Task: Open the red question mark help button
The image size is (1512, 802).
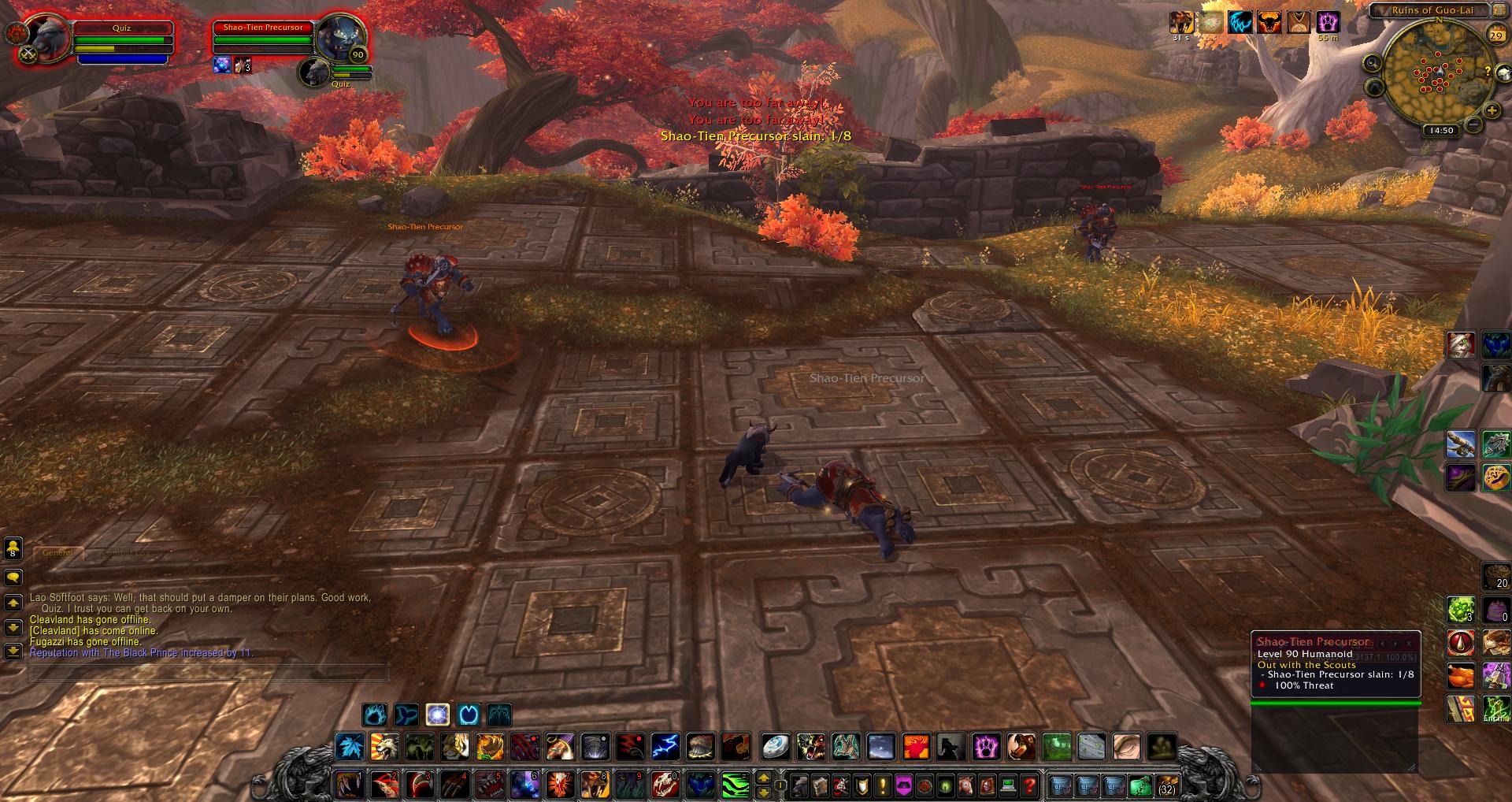Action: click(1029, 785)
